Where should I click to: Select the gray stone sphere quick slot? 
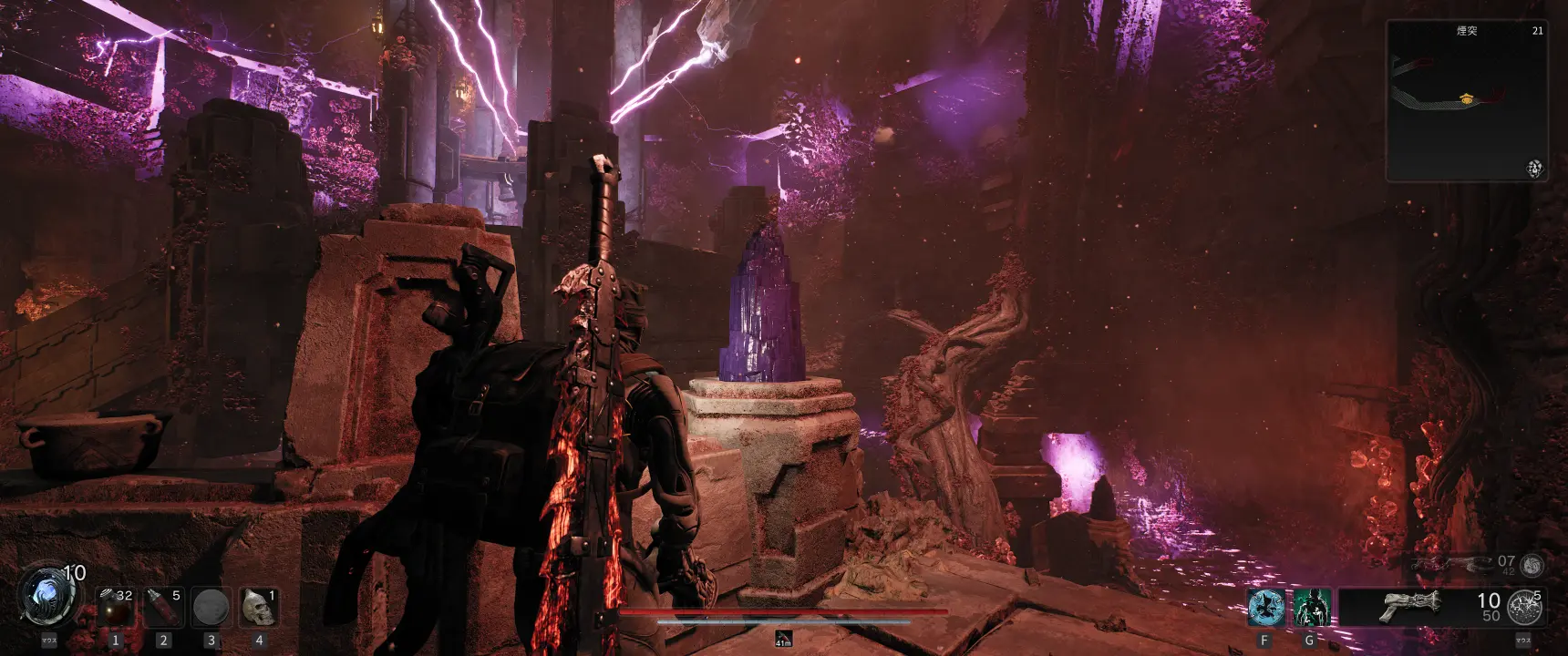[x=211, y=608]
